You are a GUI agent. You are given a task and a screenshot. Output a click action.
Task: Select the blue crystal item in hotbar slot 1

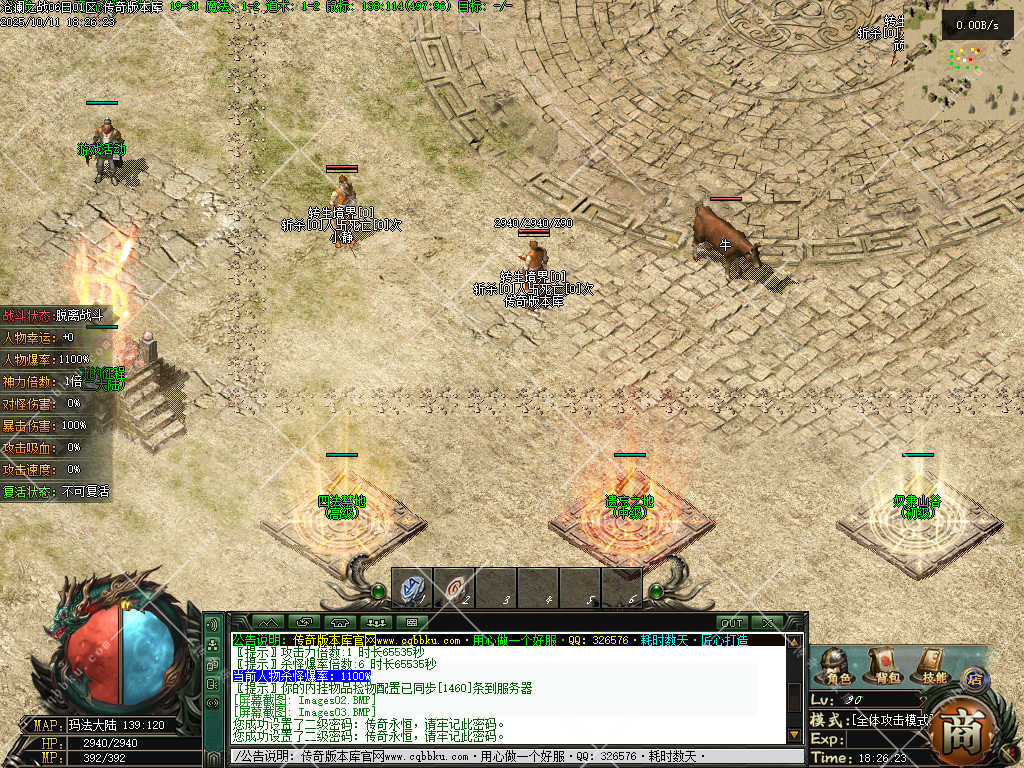coord(412,588)
